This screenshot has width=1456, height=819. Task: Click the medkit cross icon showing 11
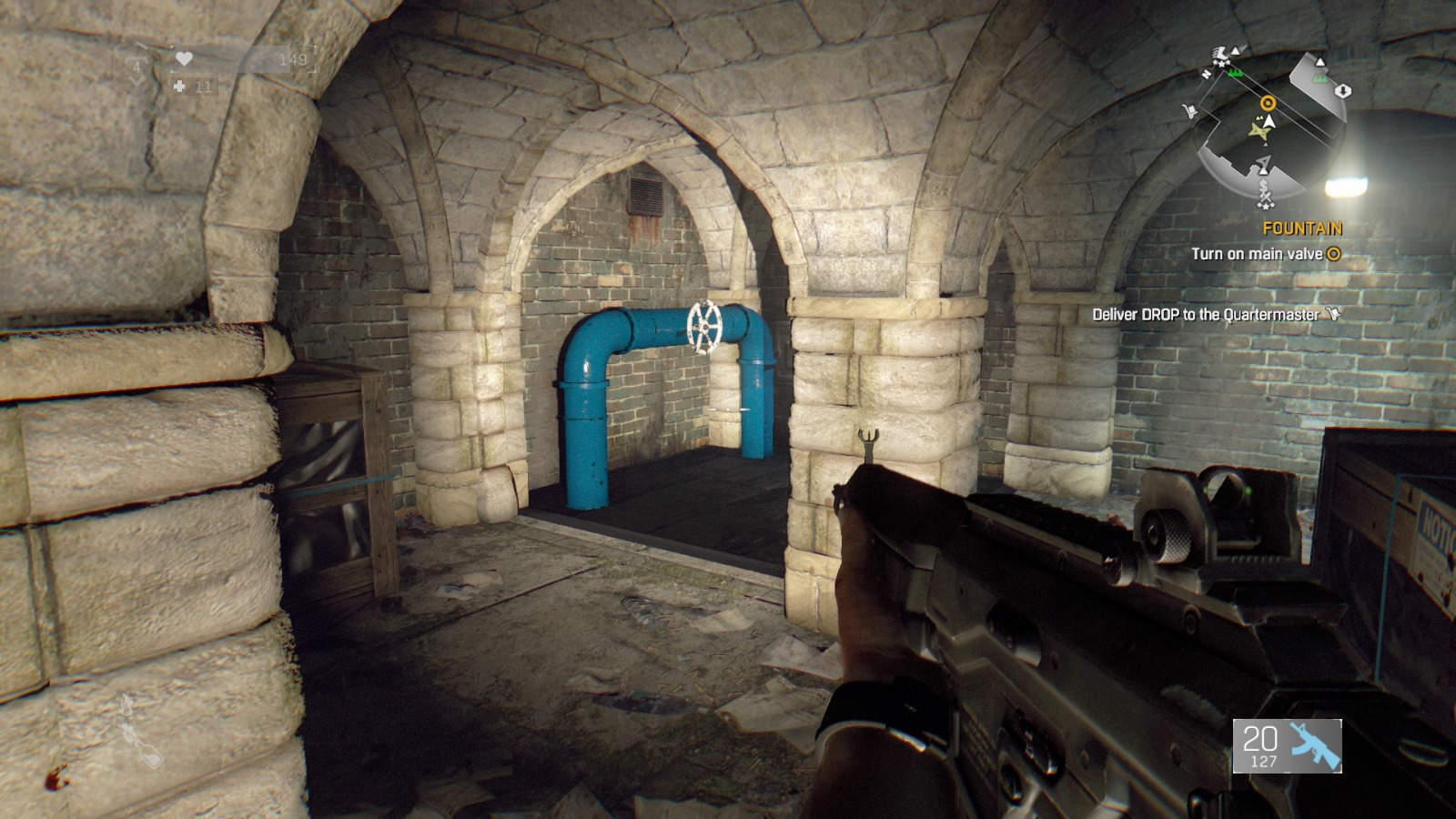pyautogui.click(x=179, y=87)
